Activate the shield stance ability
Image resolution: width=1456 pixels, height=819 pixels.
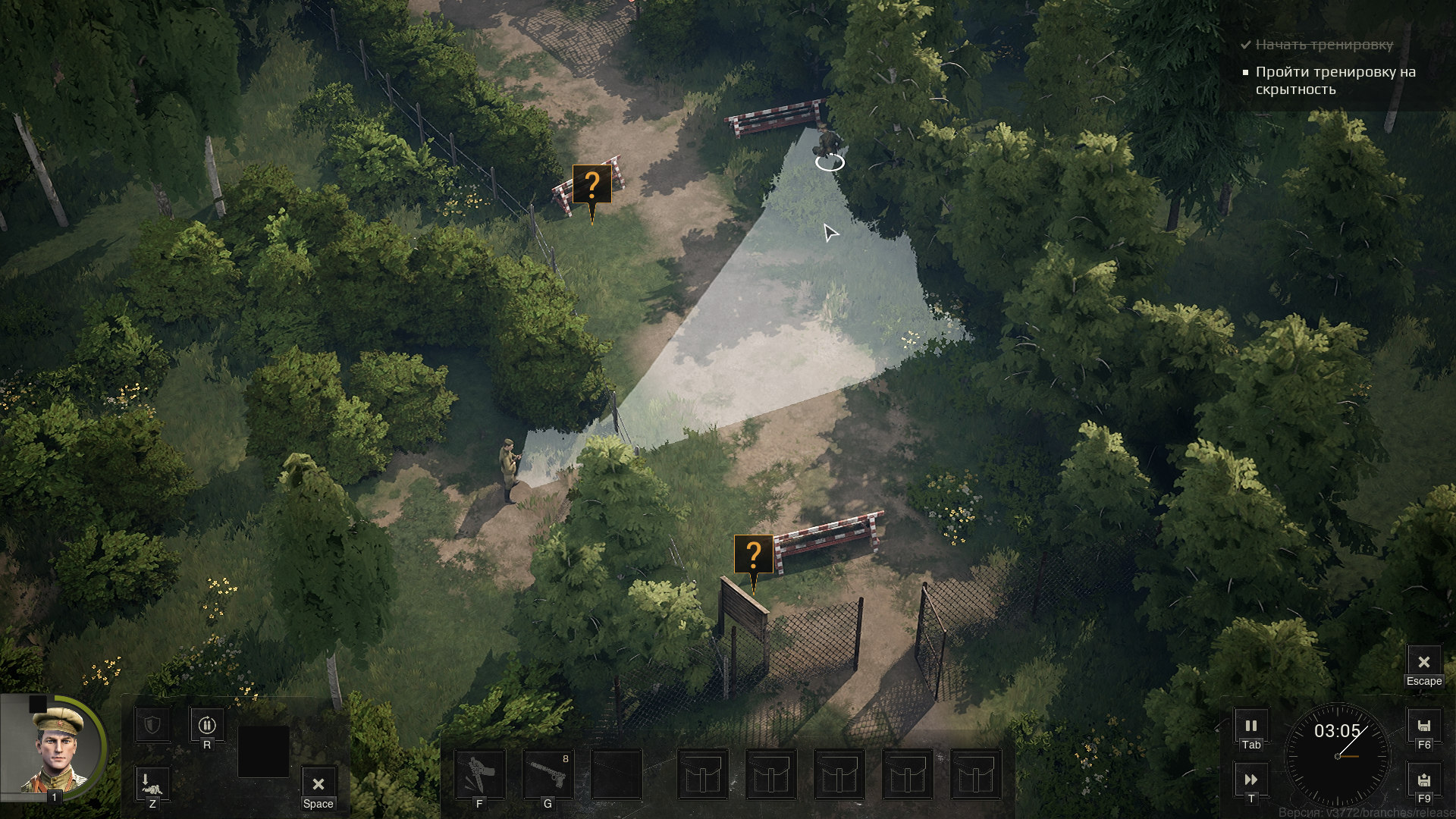coord(152,725)
